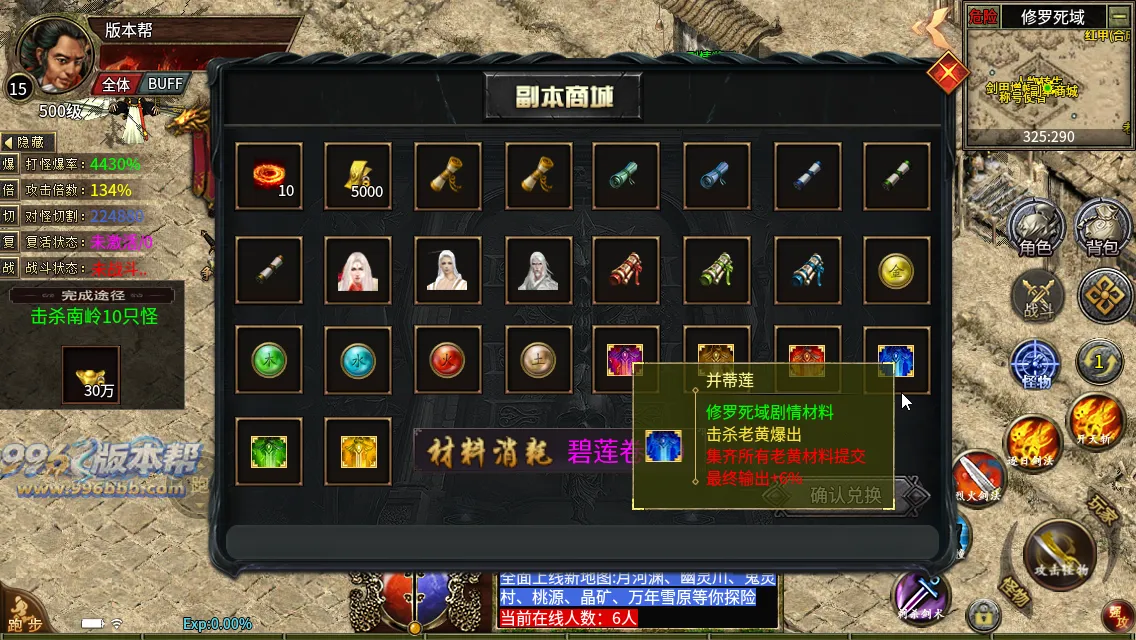Select the blue 水 element orb

pos(358,360)
